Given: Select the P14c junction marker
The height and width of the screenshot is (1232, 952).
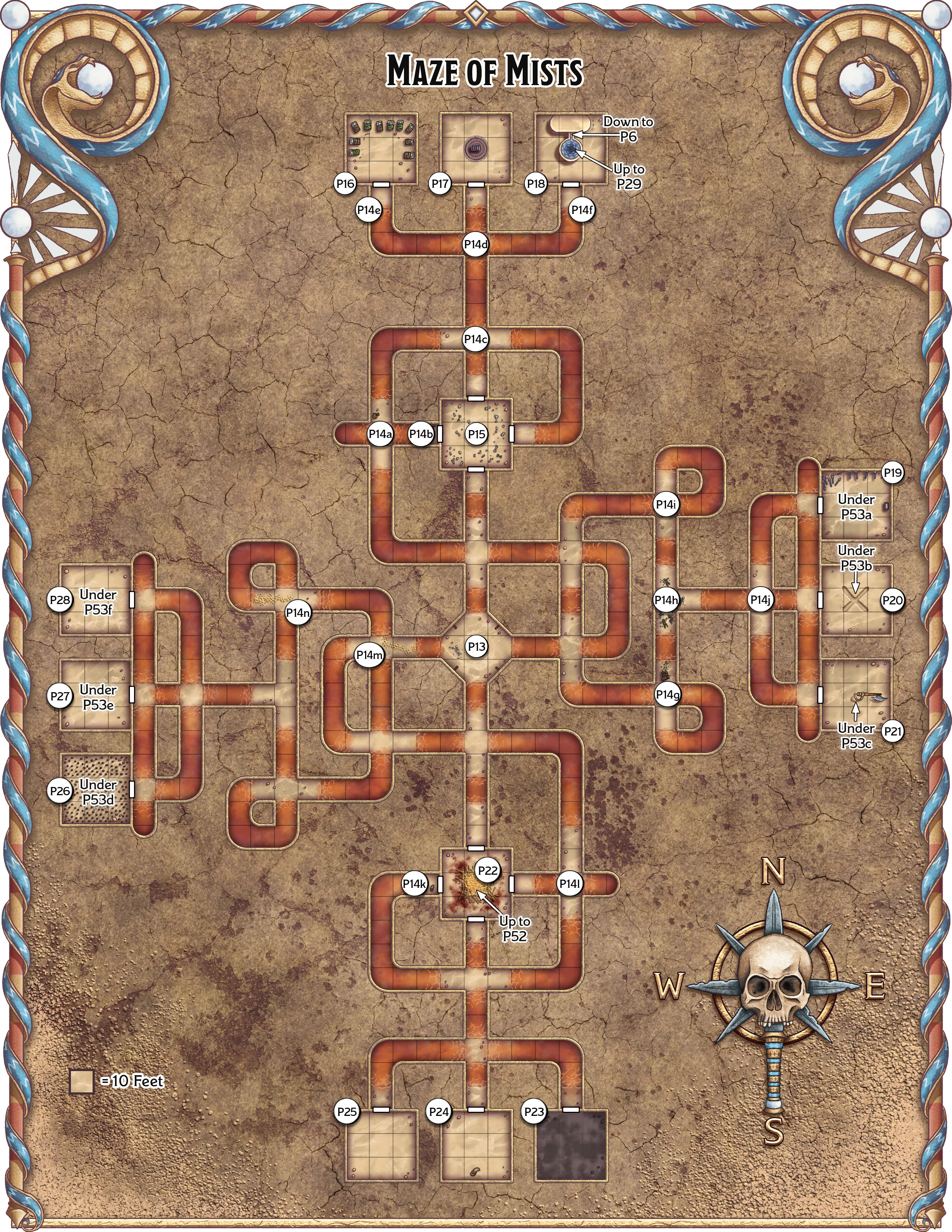Looking at the screenshot, I should point(475,340).
